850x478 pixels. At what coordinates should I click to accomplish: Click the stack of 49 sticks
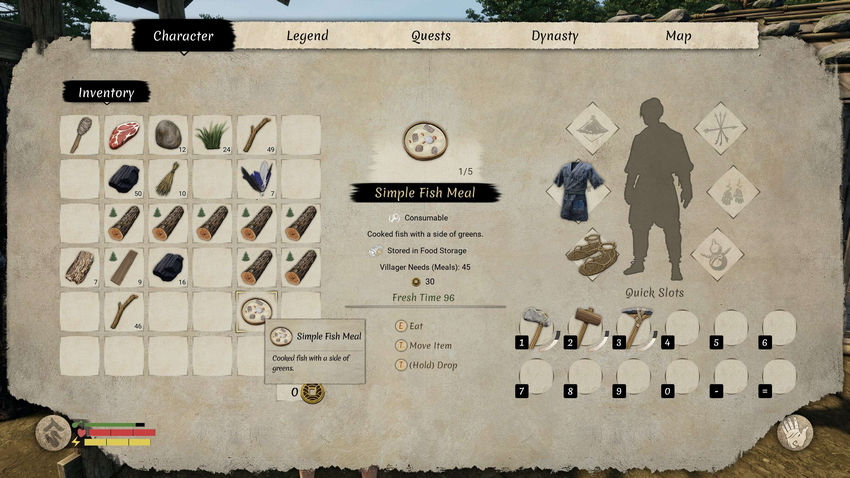(x=256, y=134)
